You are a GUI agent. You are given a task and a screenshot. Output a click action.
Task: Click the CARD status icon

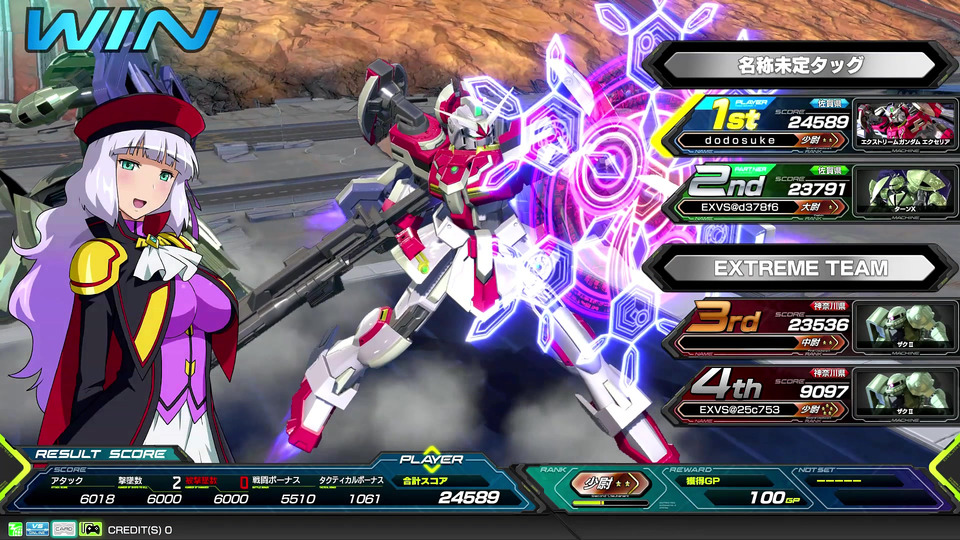64,529
